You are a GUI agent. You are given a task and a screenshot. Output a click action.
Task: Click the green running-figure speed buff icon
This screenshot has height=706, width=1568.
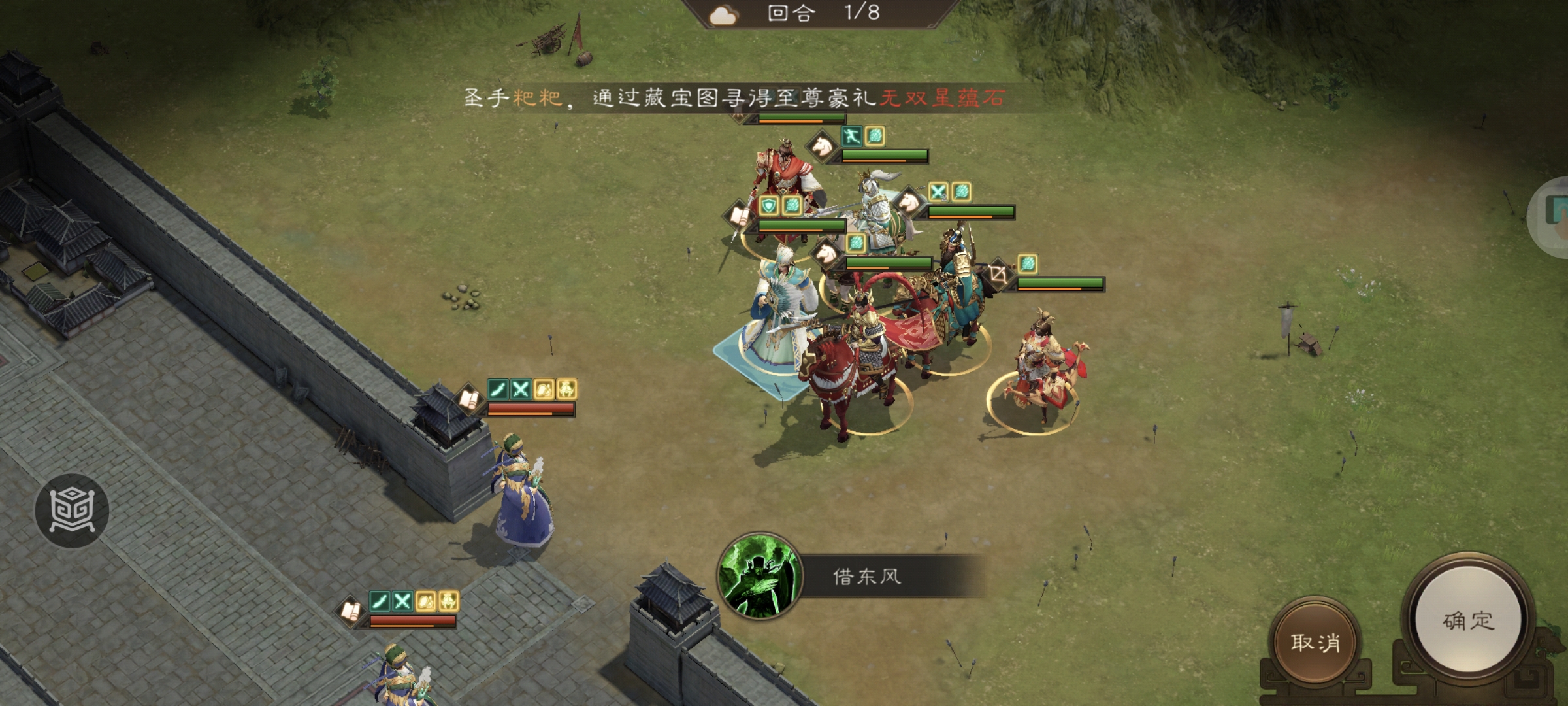[852, 137]
